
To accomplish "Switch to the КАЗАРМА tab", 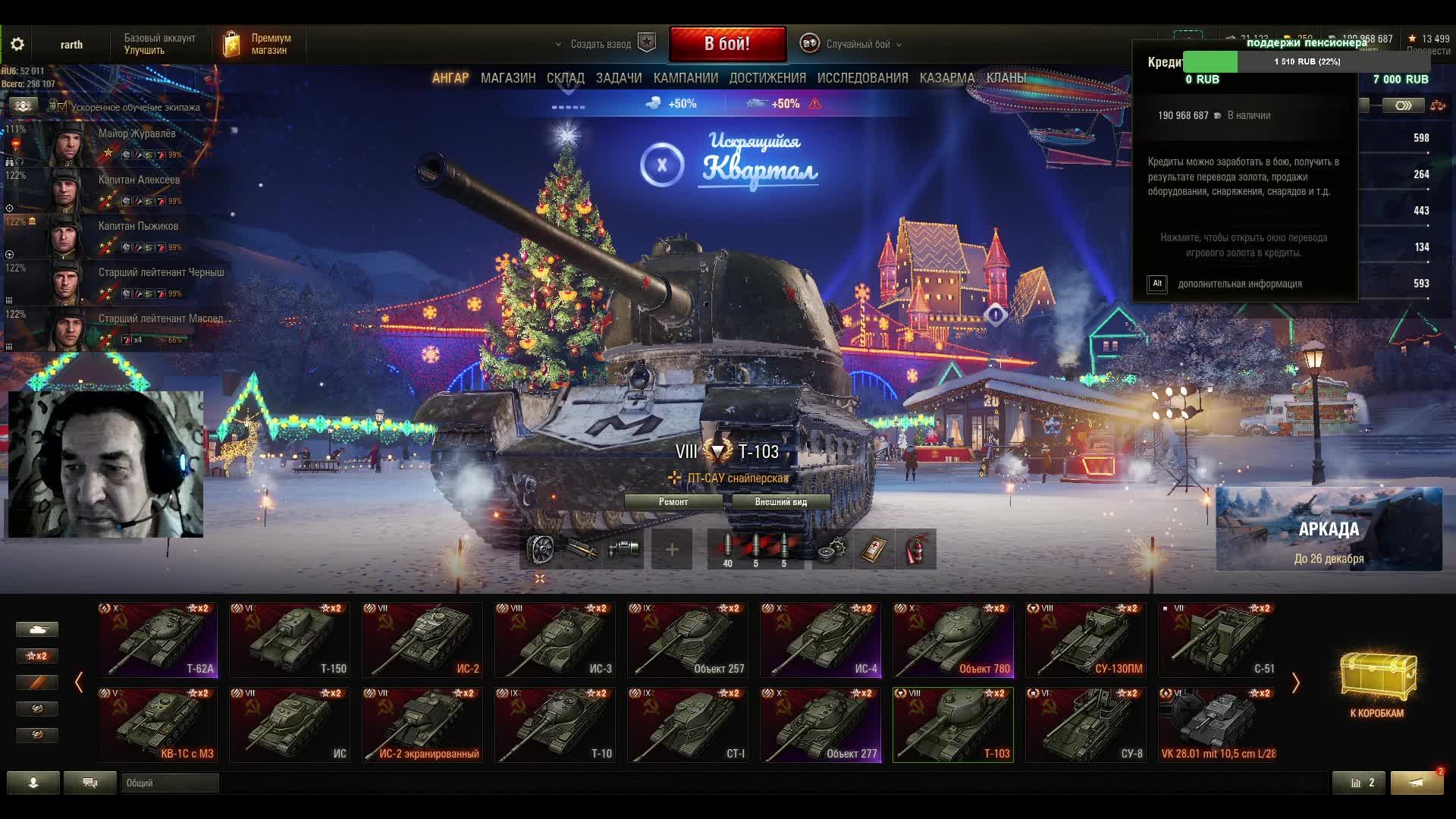I will click(946, 78).
